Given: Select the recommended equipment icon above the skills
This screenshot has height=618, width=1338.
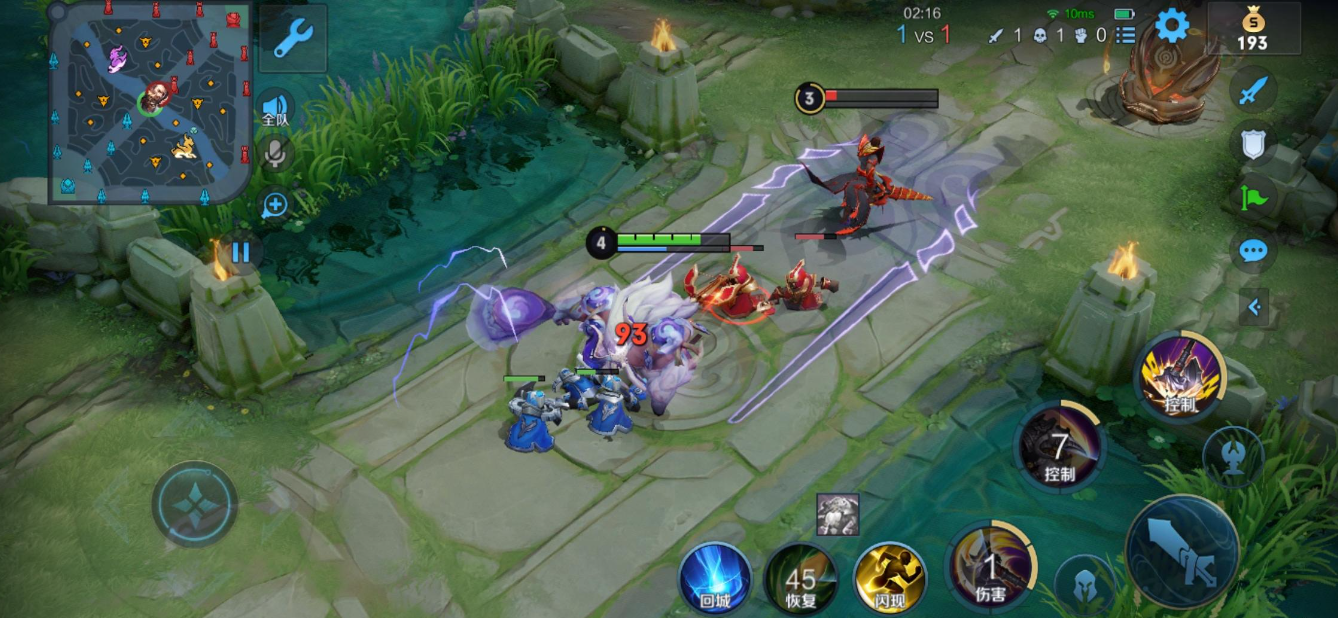Looking at the screenshot, I should click(x=837, y=514).
